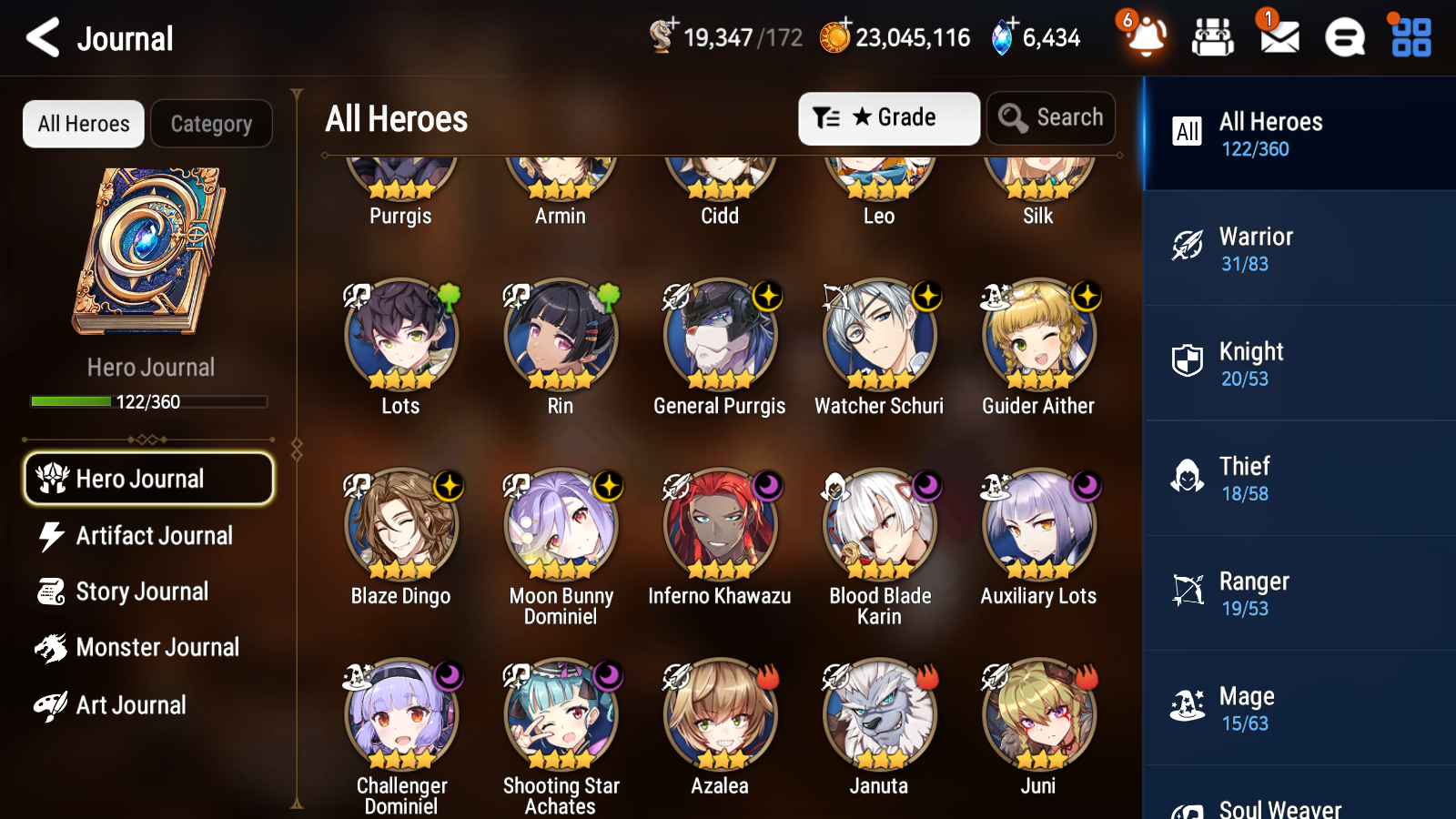Switch to Category view of heroes
Viewport: 1456px width, 819px height.
click(211, 124)
